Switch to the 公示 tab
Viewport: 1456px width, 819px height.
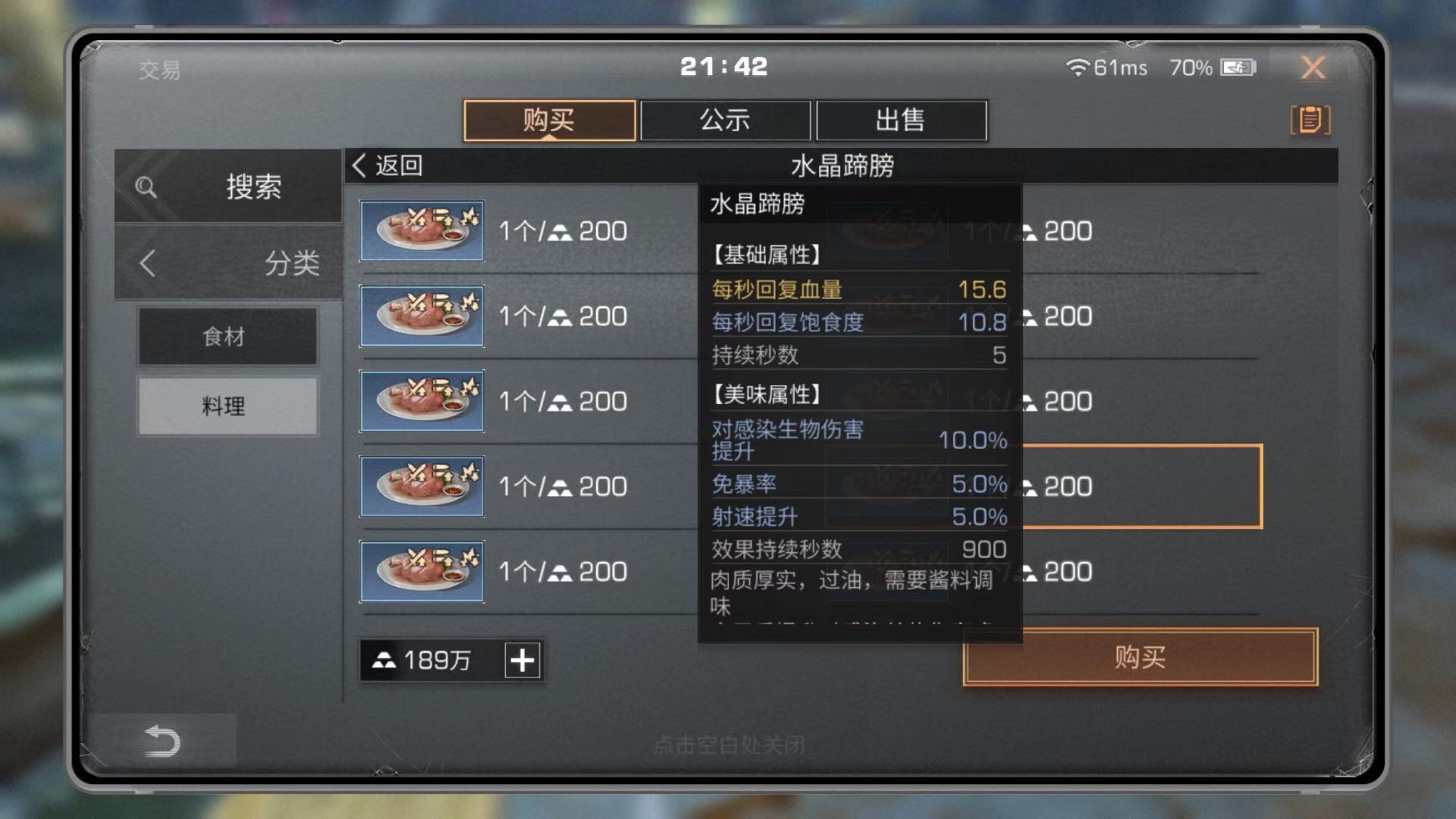tap(724, 121)
